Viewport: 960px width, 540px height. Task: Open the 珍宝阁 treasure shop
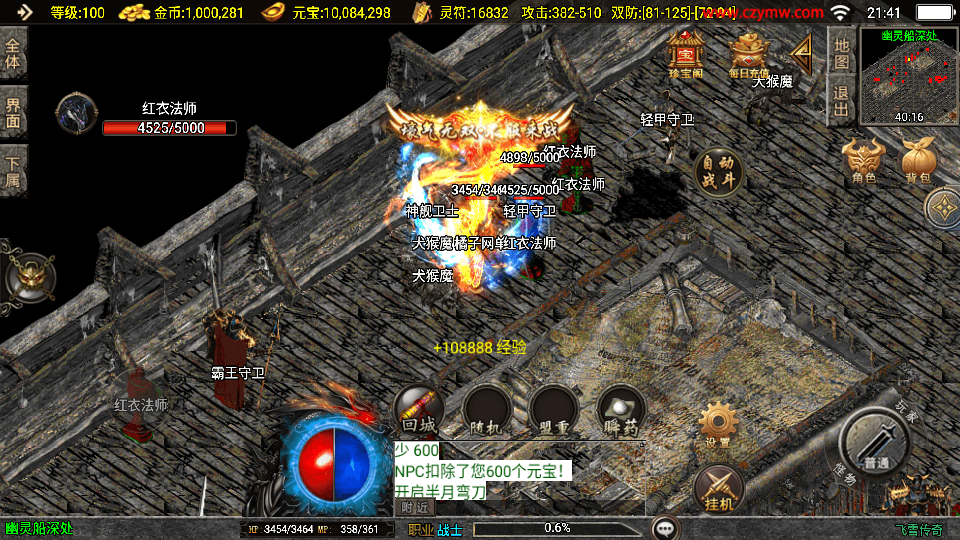click(x=686, y=53)
